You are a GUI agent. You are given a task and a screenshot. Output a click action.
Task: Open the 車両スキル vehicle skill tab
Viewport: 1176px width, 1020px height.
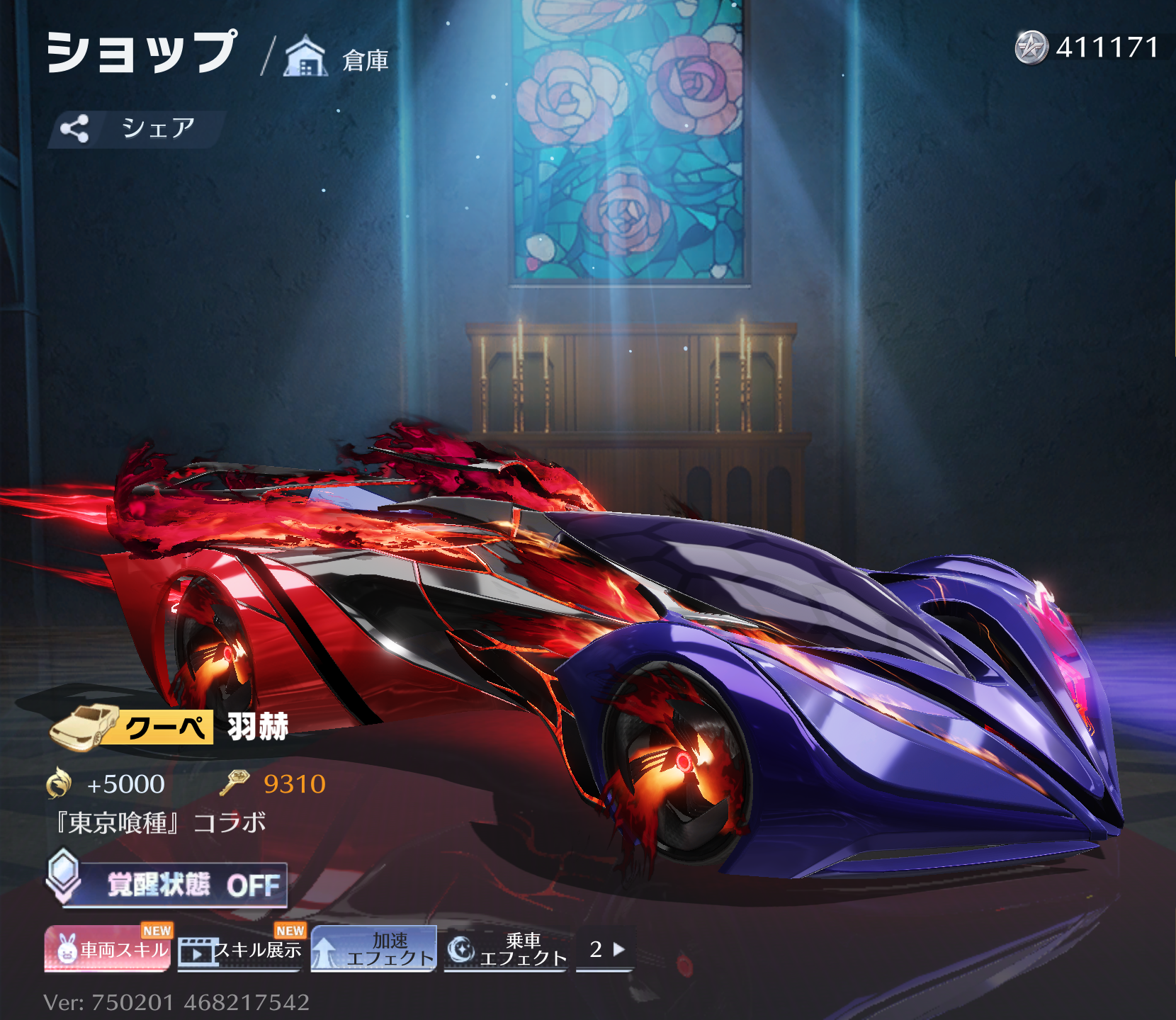[x=108, y=949]
